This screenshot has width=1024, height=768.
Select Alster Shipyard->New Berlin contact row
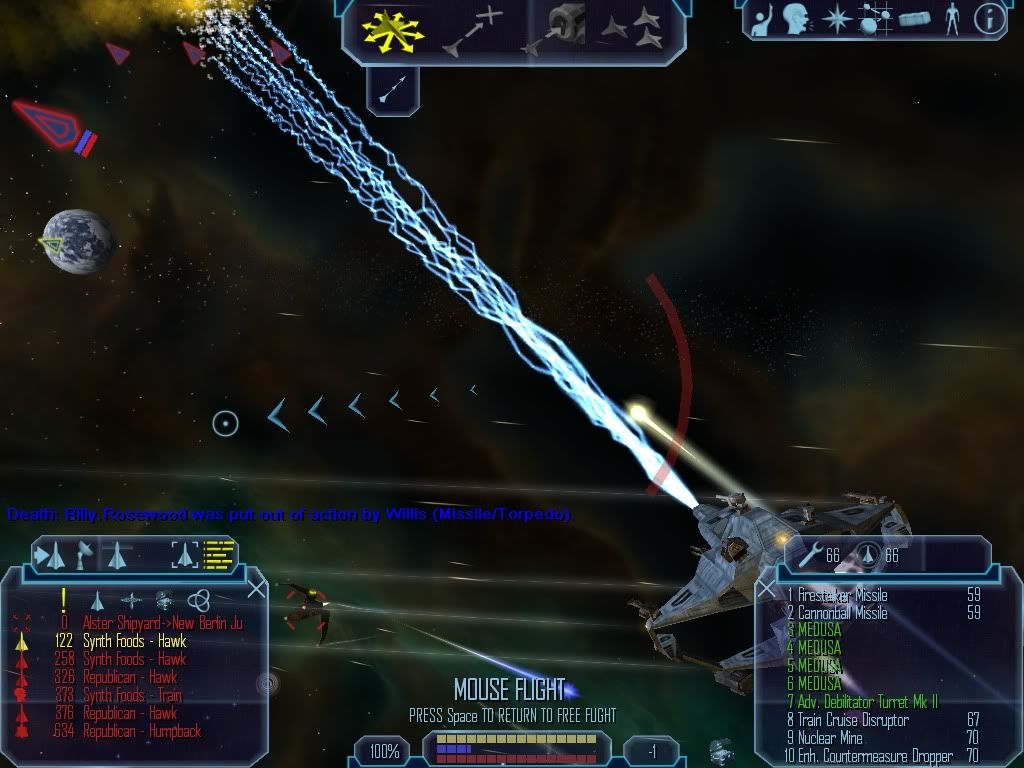pyautogui.click(x=162, y=623)
